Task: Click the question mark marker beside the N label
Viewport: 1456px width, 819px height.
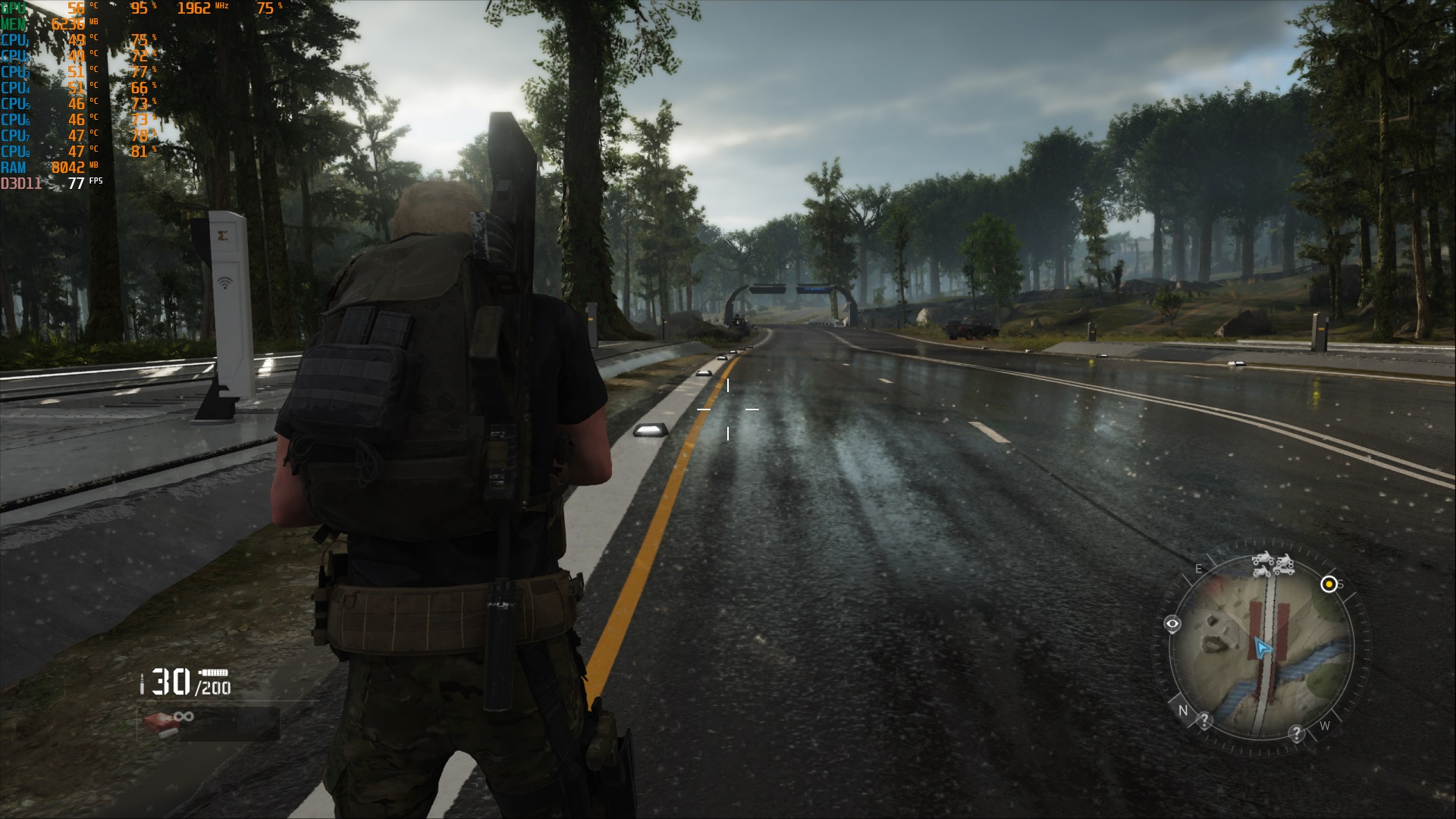Action: tap(1204, 720)
